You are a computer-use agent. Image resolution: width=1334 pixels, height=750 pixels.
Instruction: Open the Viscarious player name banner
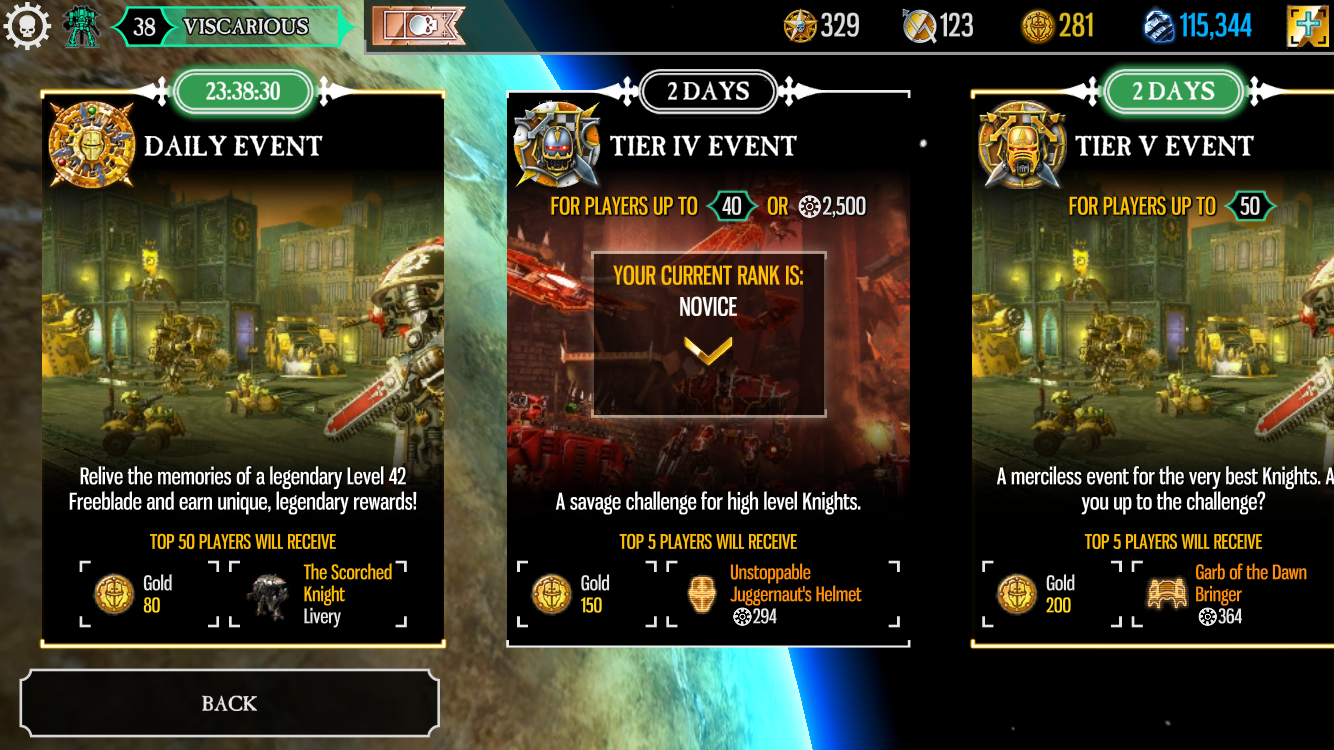(245, 27)
